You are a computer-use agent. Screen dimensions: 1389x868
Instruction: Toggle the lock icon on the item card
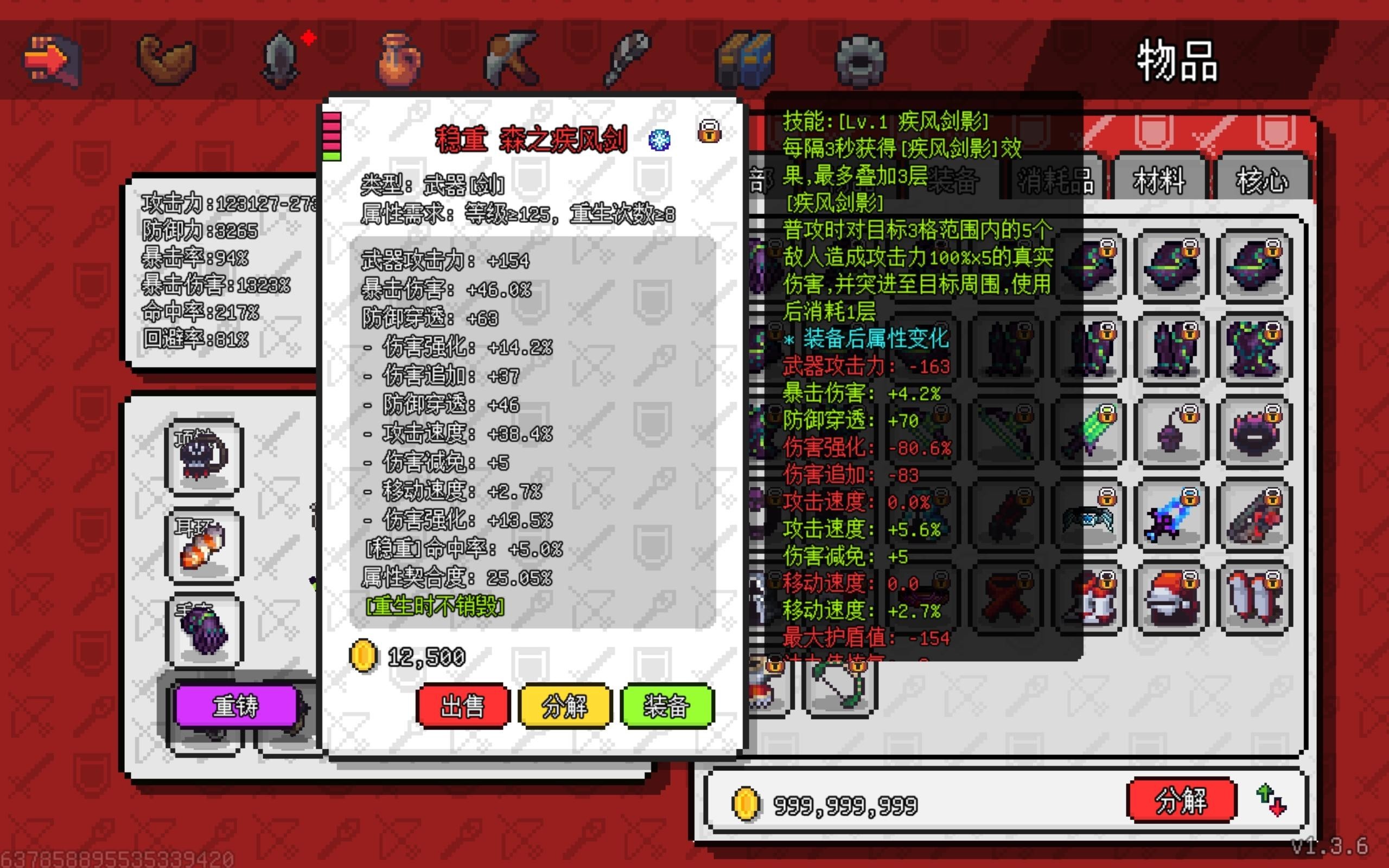(711, 131)
